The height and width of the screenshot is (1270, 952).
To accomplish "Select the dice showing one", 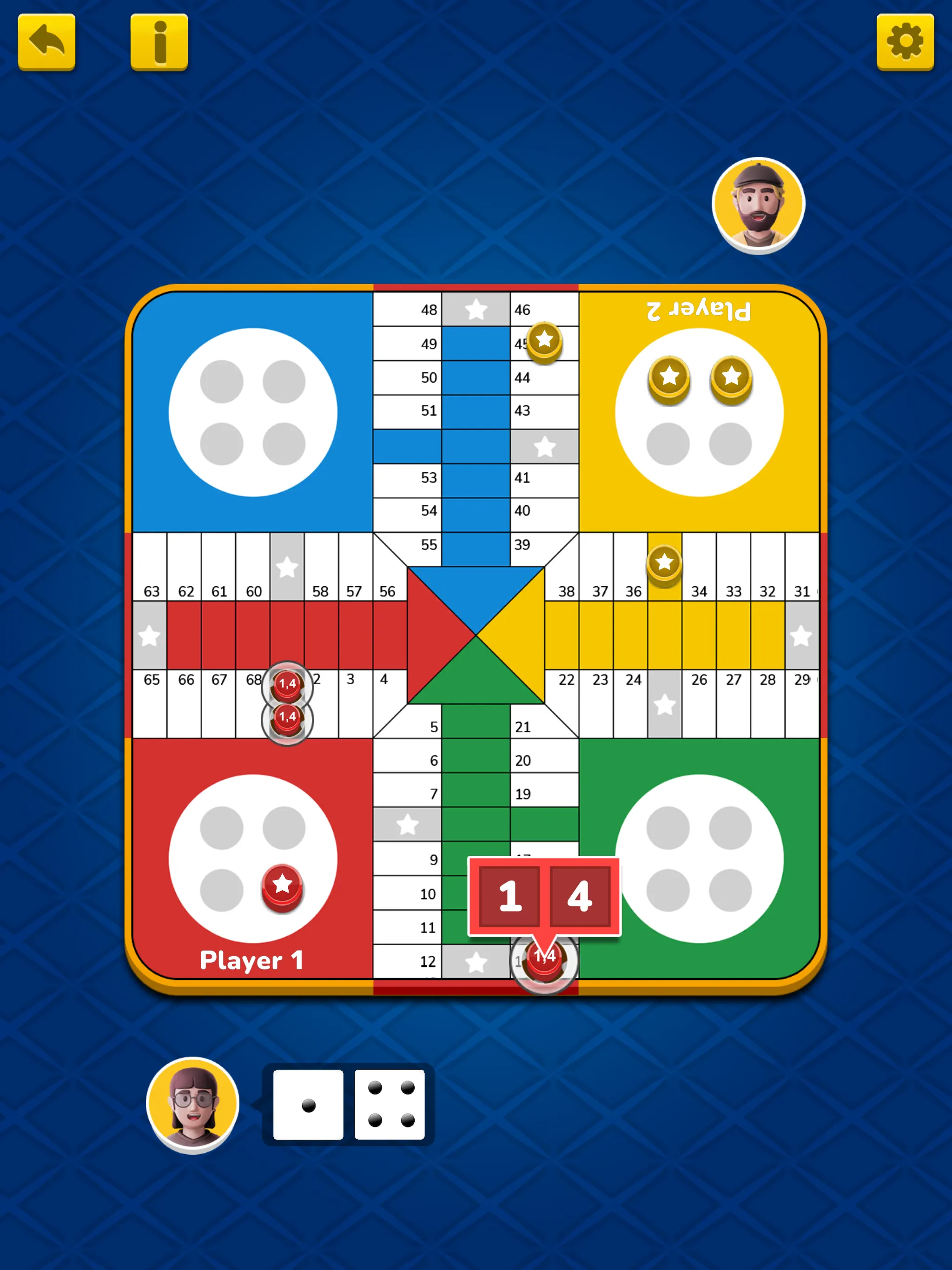I will click(308, 1104).
